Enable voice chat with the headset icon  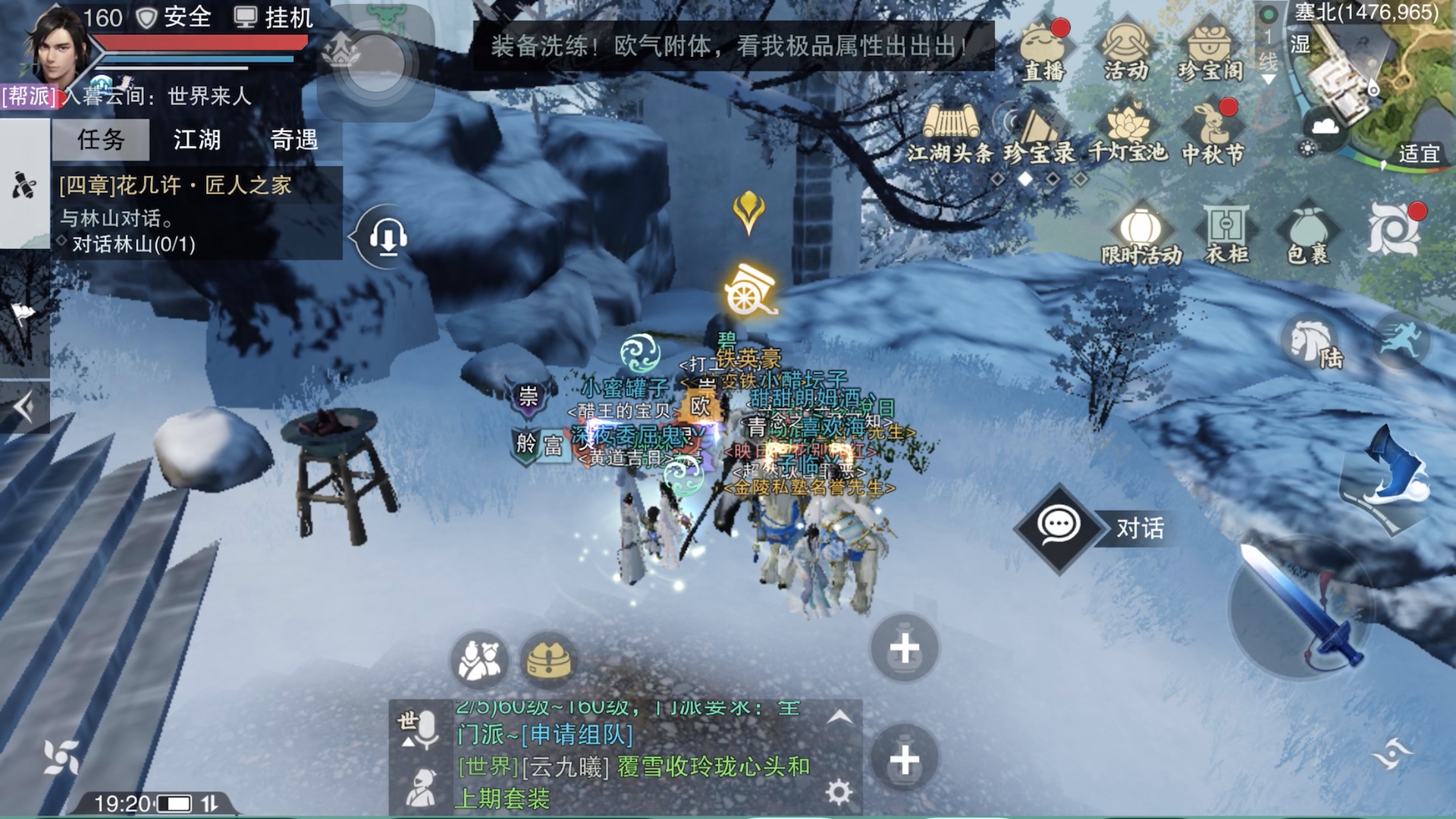pos(386,236)
